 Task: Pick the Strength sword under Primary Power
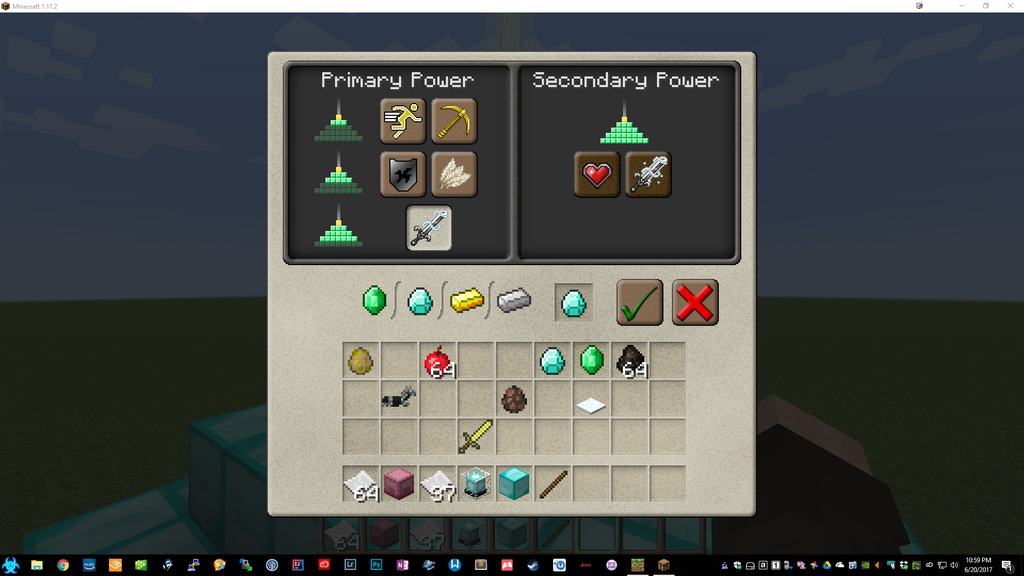pyautogui.click(x=429, y=228)
